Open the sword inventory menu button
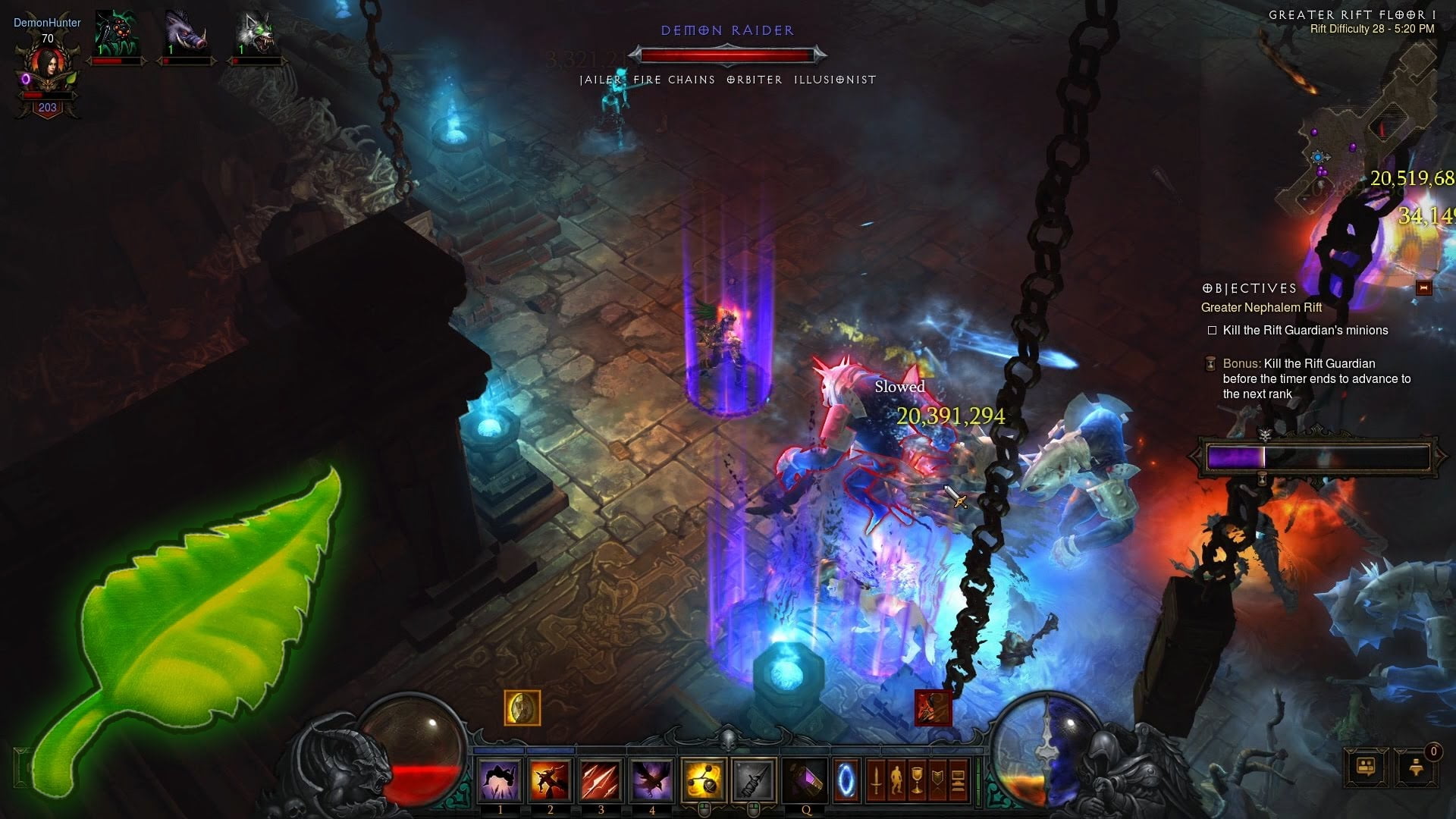Screen dimensions: 1456x819 [876, 780]
